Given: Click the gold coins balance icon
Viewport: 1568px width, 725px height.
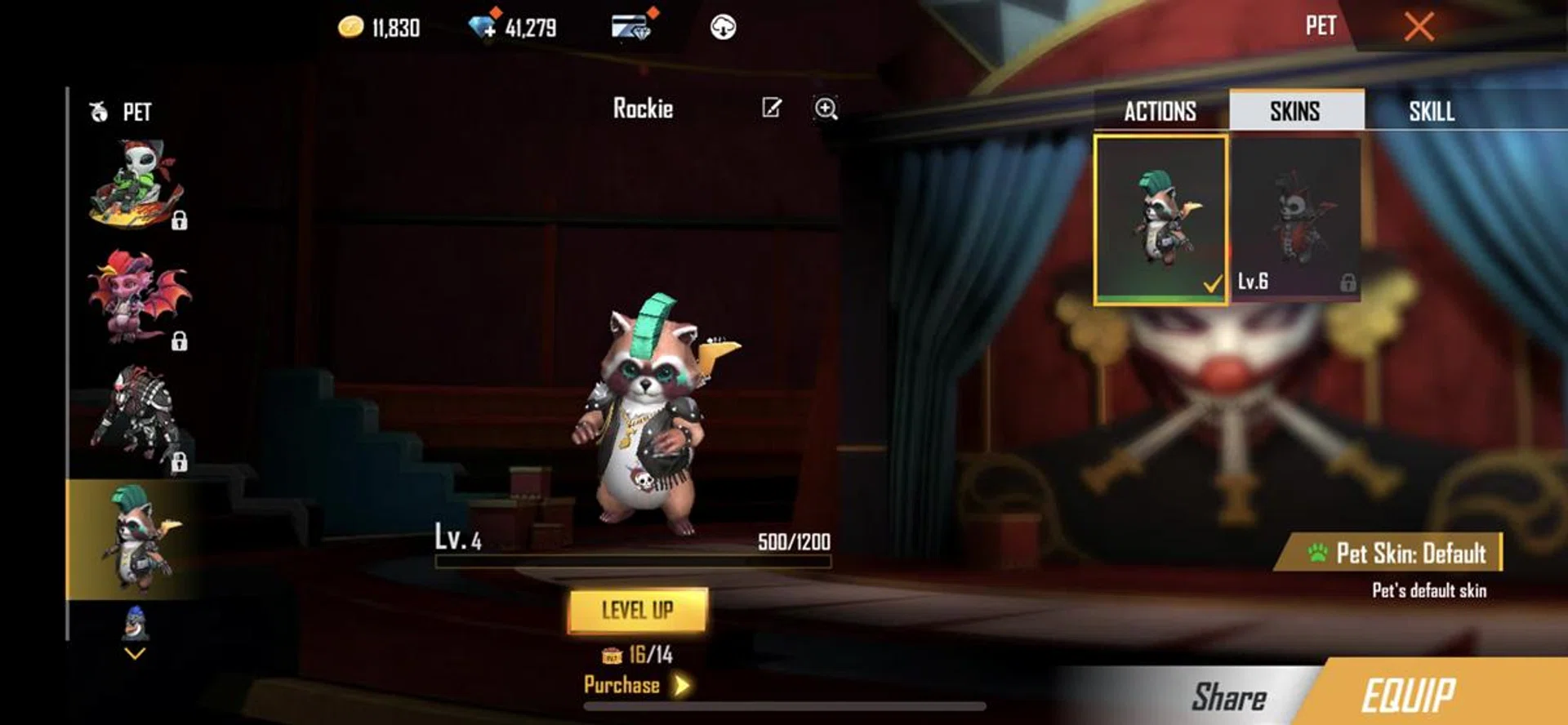Looking at the screenshot, I should click(351, 27).
